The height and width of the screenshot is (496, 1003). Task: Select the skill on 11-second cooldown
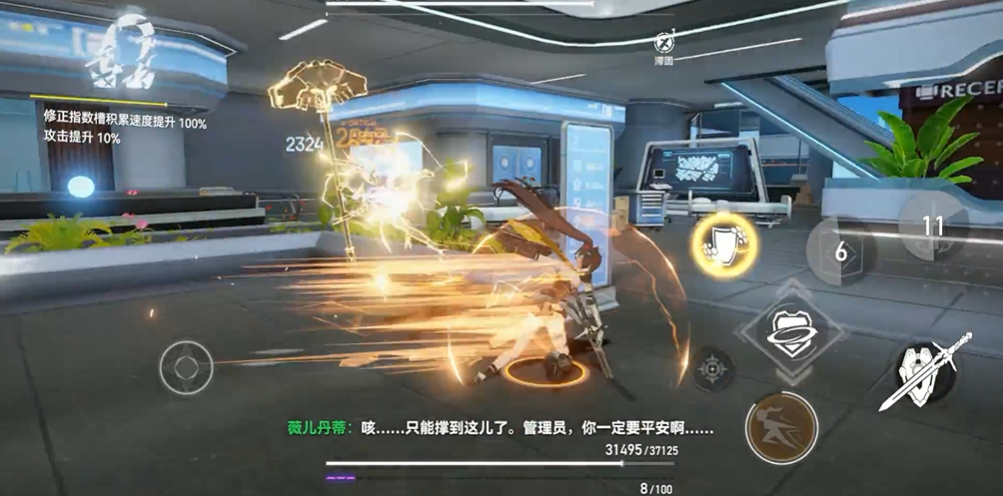click(x=932, y=226)
